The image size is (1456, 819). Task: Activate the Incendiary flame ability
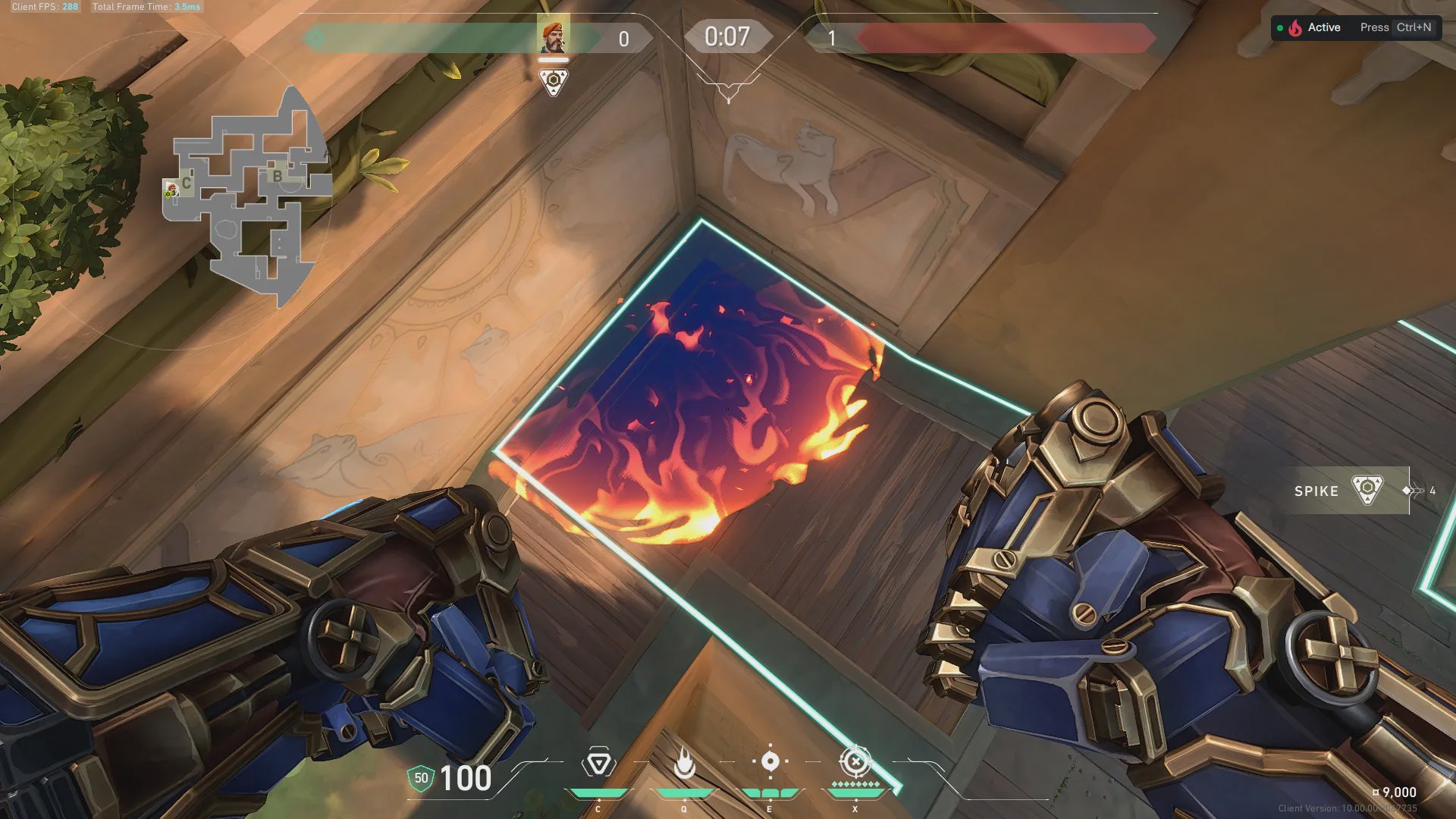point(684,763)
